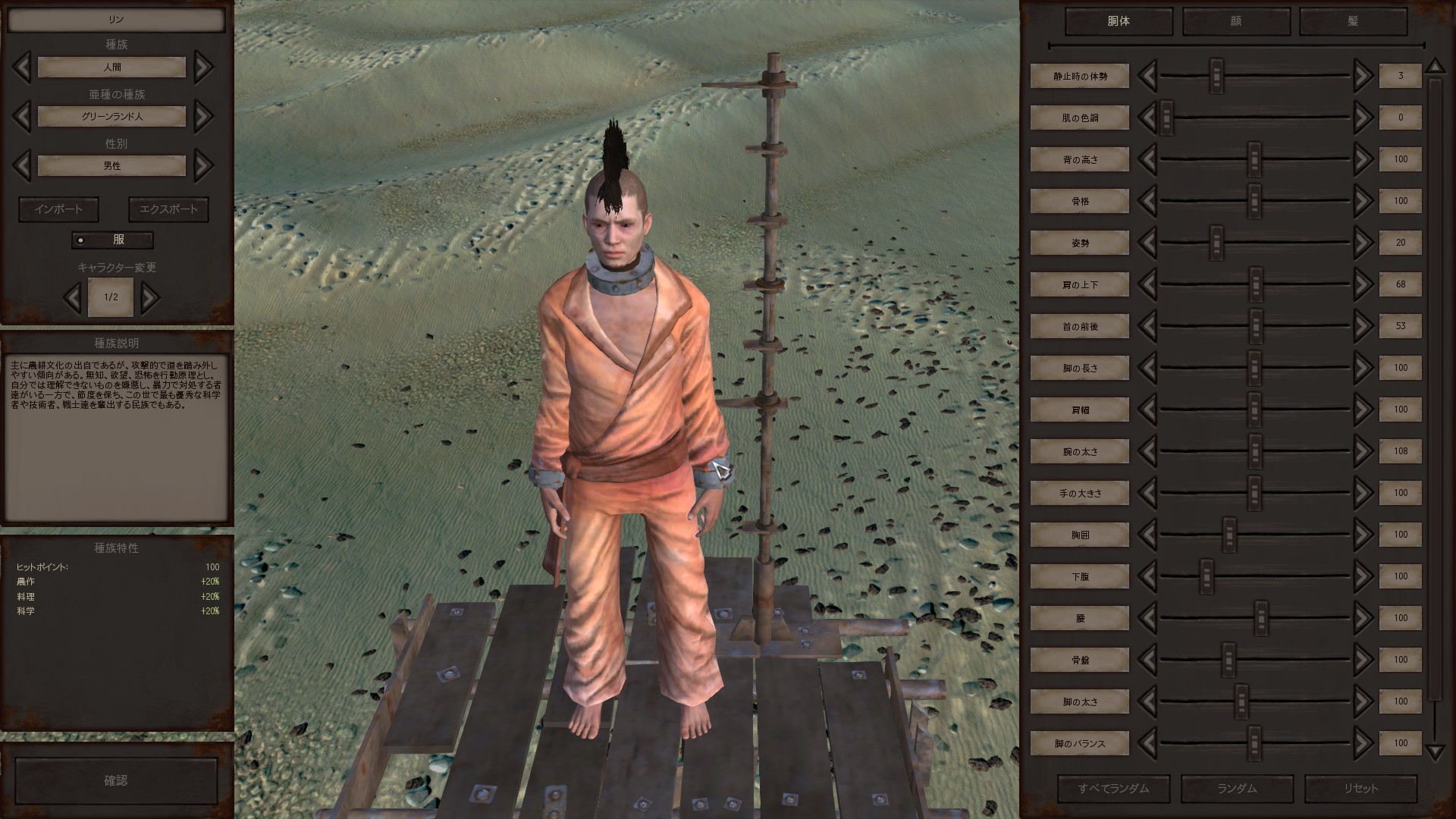Increase the 肌の色調 skin tone value

(1363, 118)
